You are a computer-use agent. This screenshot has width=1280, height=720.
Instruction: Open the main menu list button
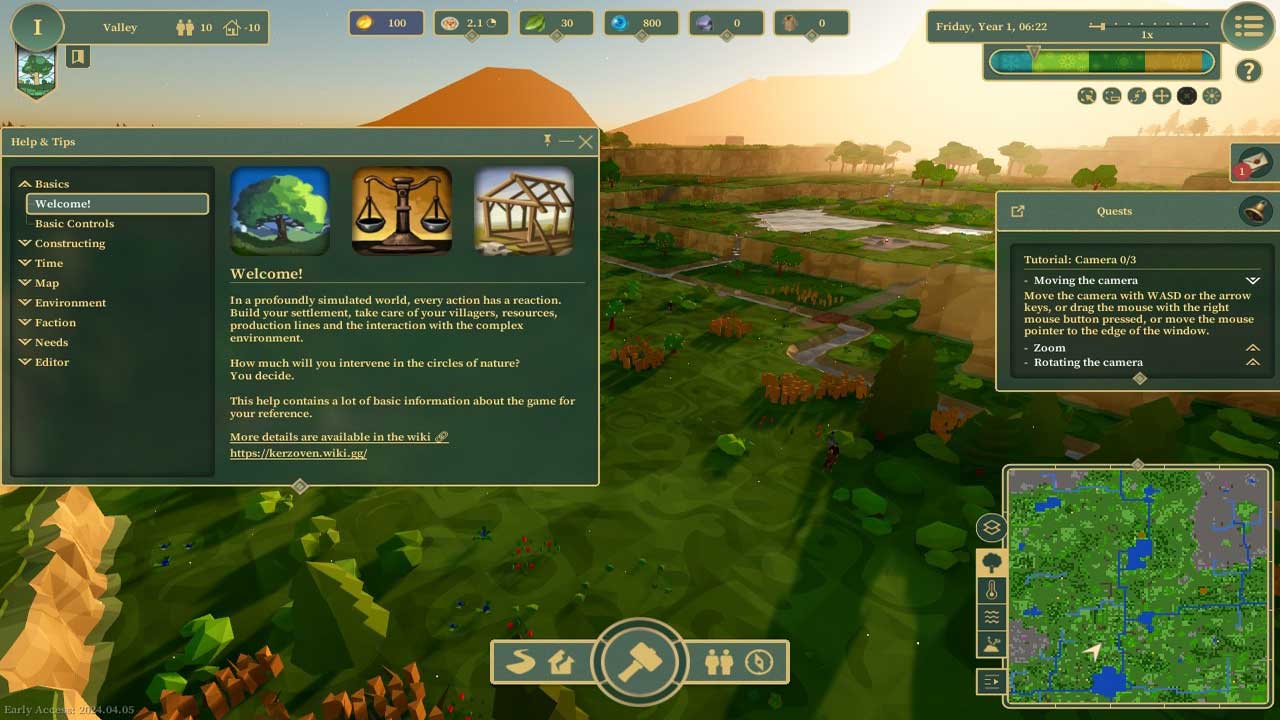pos(1248,28)
